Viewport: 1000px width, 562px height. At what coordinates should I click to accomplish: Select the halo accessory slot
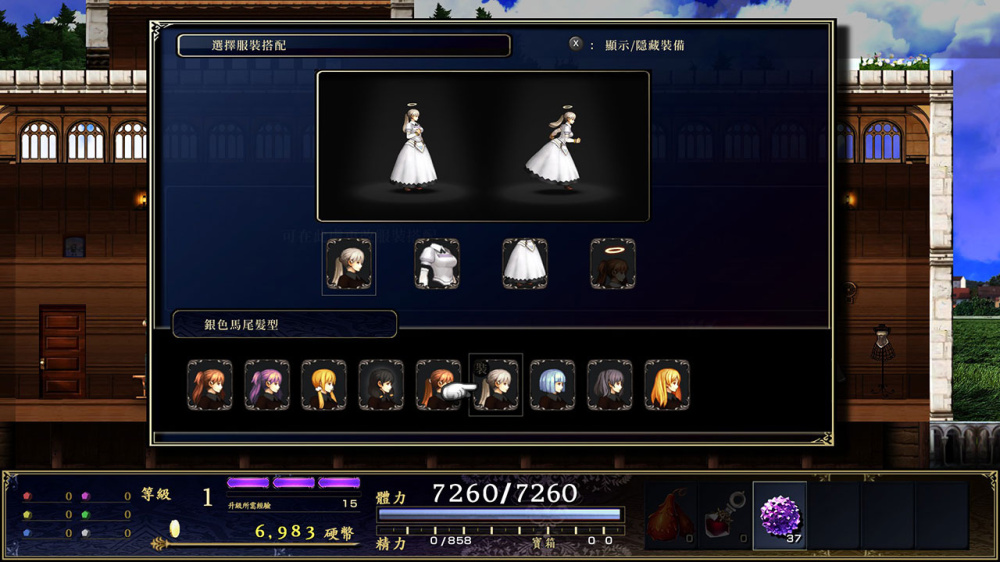[612, 264]
